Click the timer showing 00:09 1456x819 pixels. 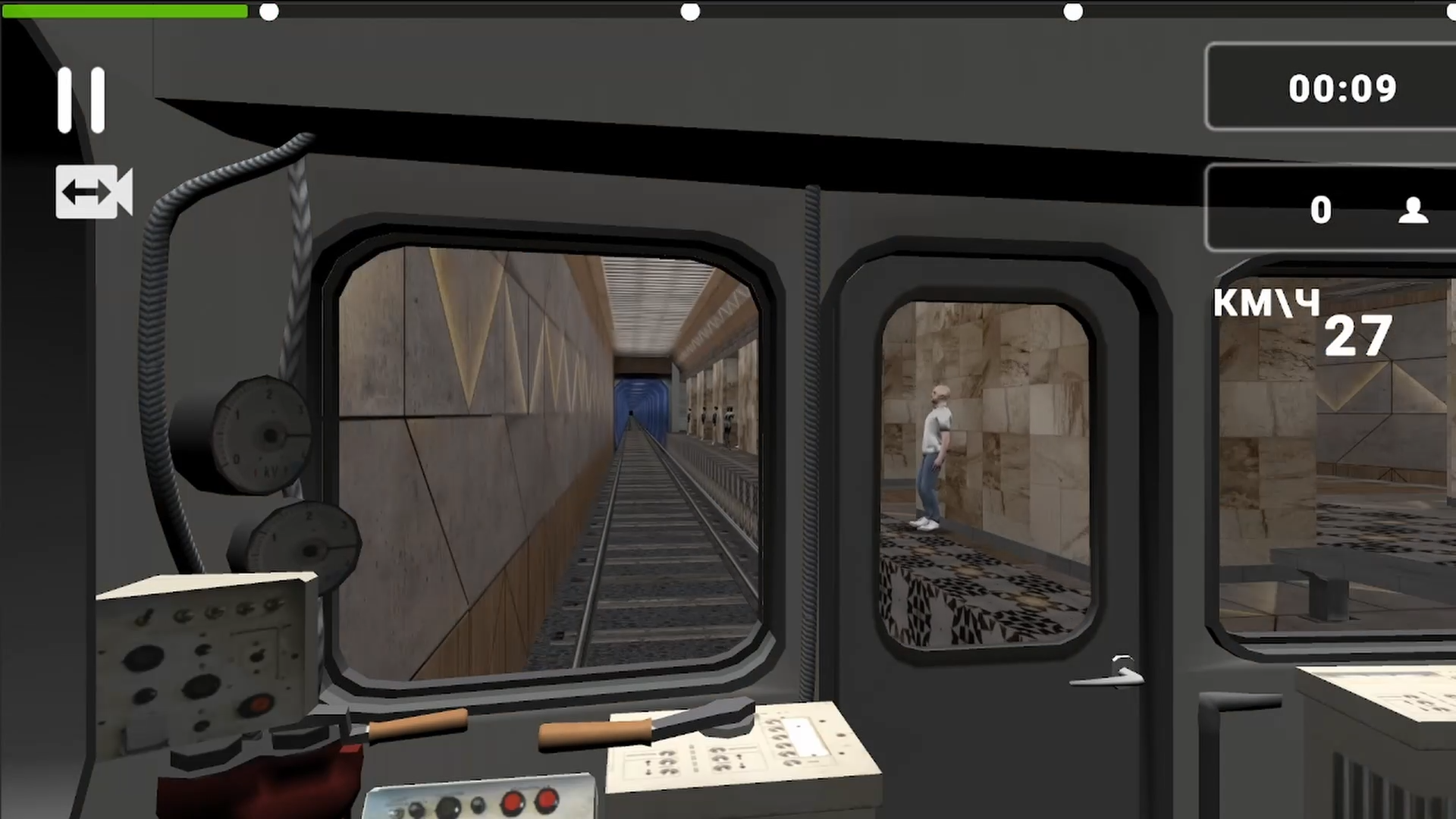tap(1342, 88)
